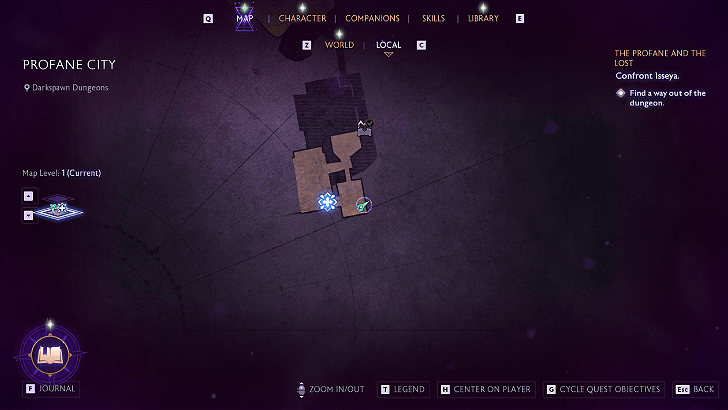Click the map level floor diagram
Screen dimensions: 728x410
click(62, 210)
